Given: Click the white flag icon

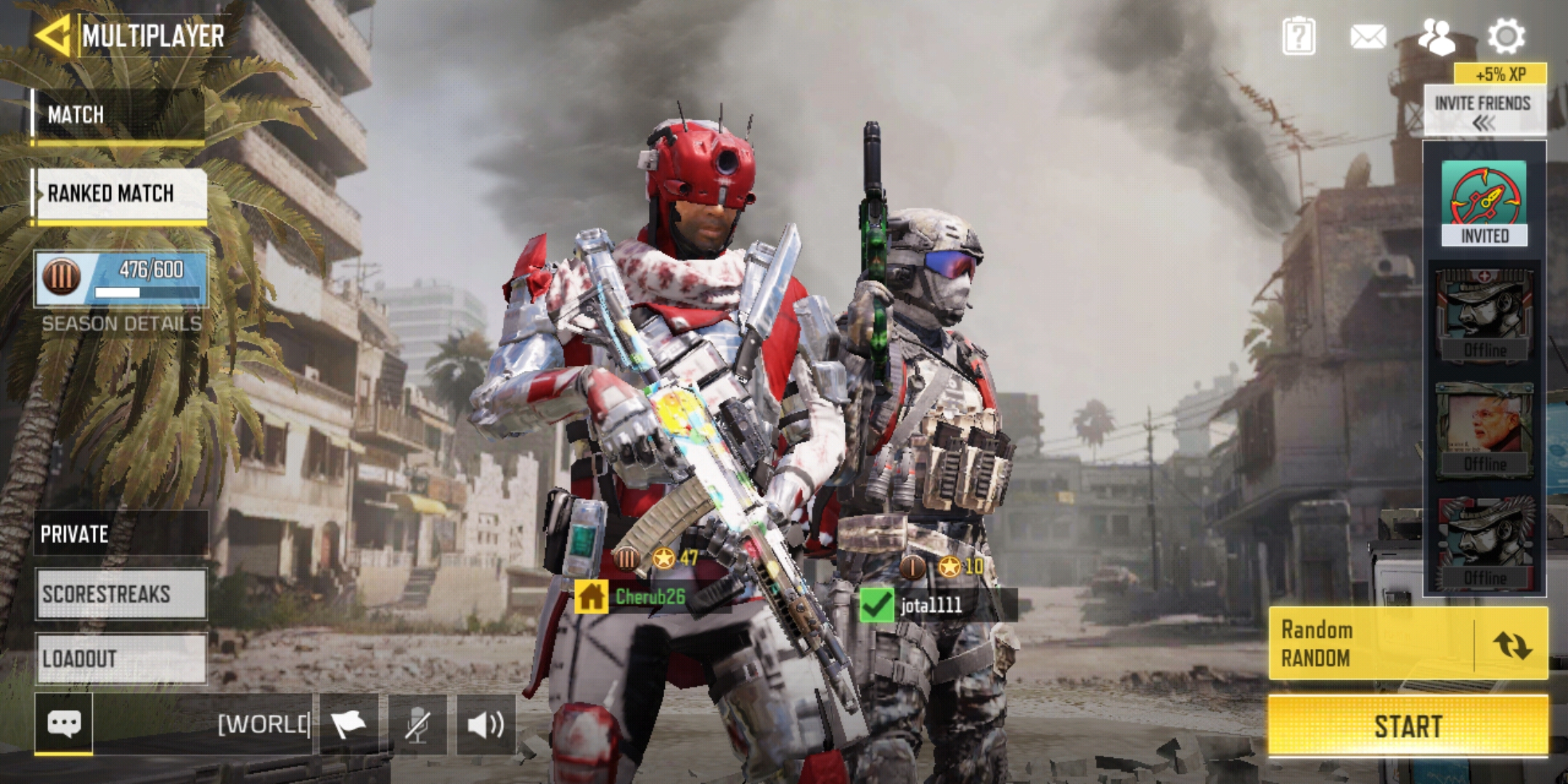Looking at the screenshot, I should coord(348,724).
